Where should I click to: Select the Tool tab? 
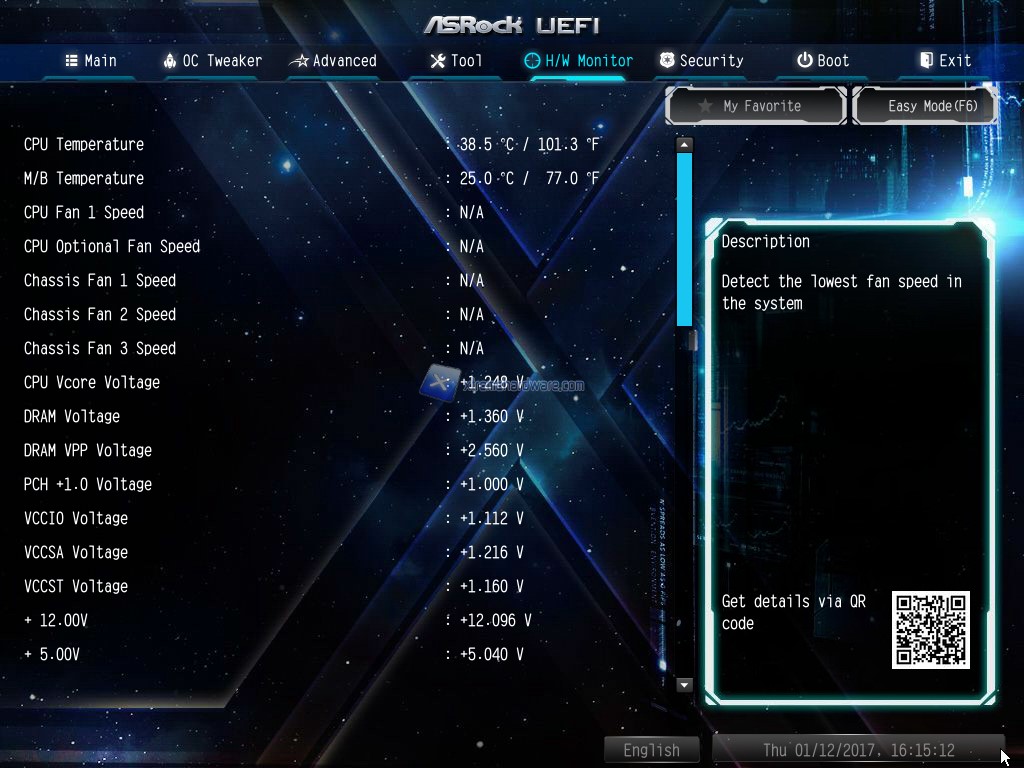(x=456, y=61)
